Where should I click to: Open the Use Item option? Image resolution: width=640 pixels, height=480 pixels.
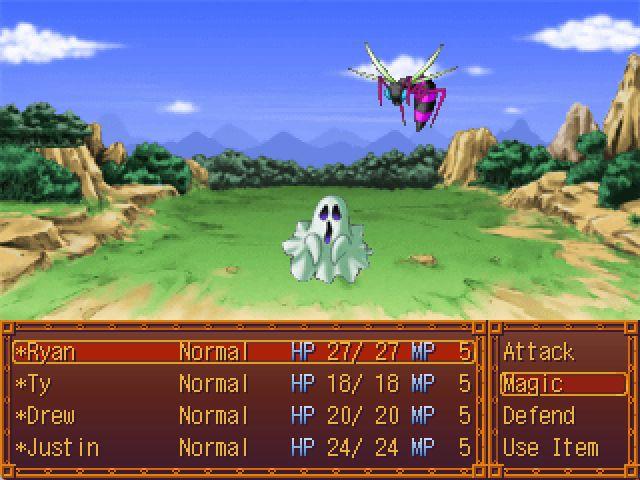click(x=550, y=448)
